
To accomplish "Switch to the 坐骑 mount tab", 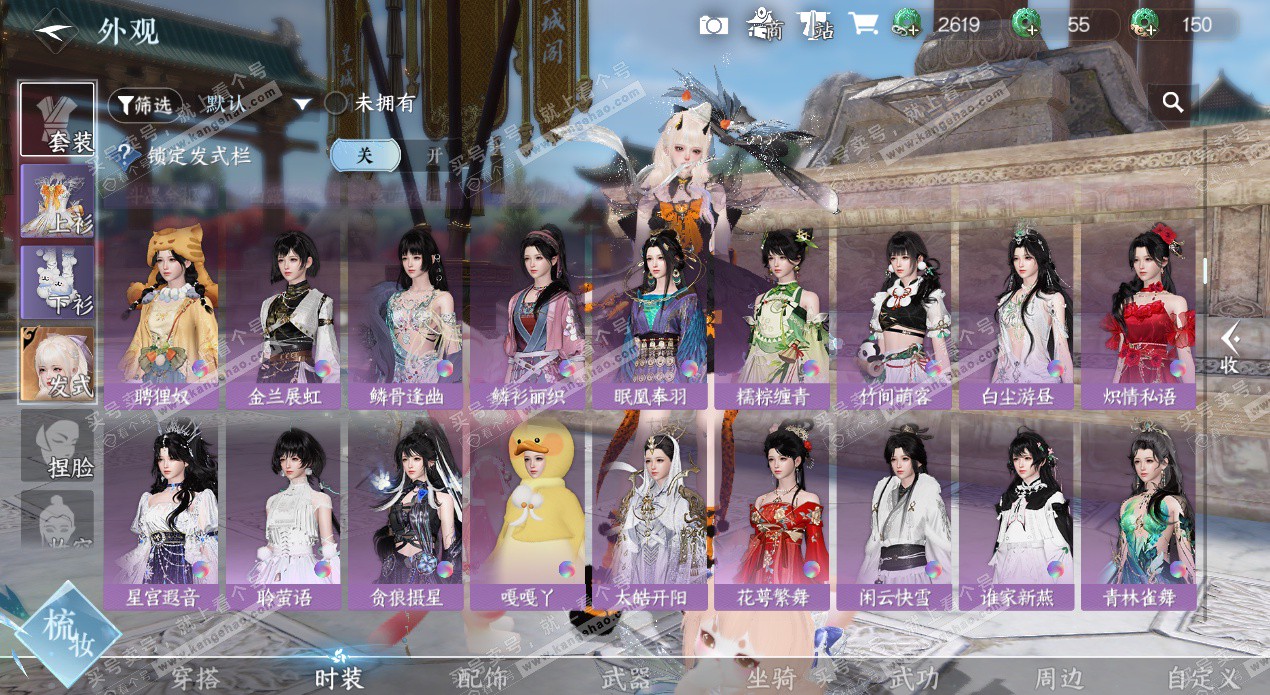I will [771, 678].
